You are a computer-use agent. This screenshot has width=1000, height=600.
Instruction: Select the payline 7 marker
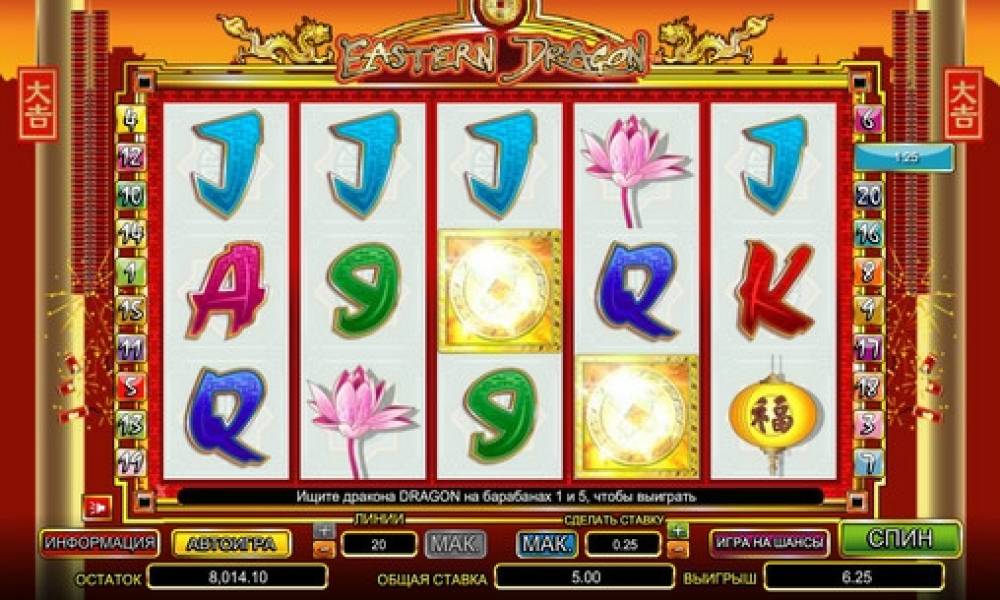click(x=868, y=462)
